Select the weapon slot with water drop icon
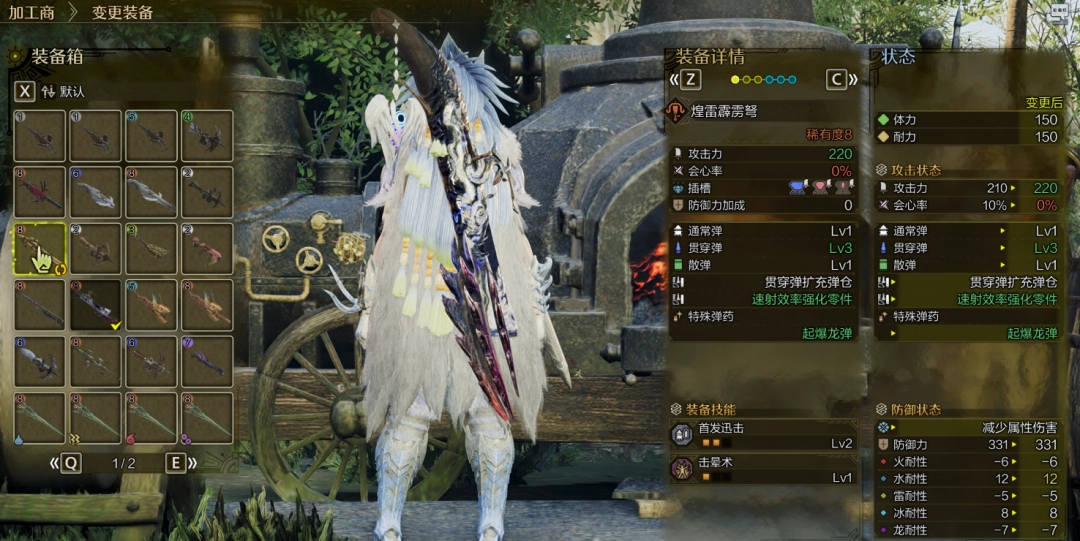Screen dimensions: 1080x541 tap(40, 418)
